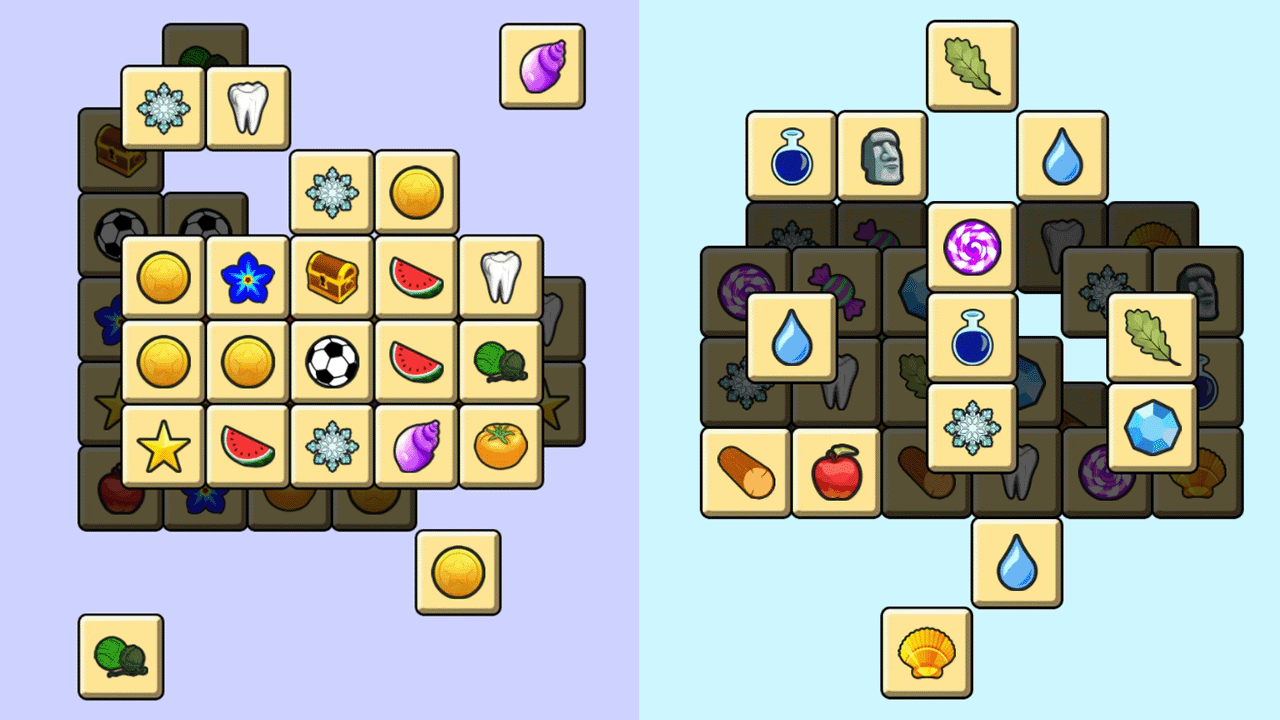The width and height of the screenshot is (1280, 720).
Task: Click the snowflake tile next to the tooth
Action: (x=162, y=107)
